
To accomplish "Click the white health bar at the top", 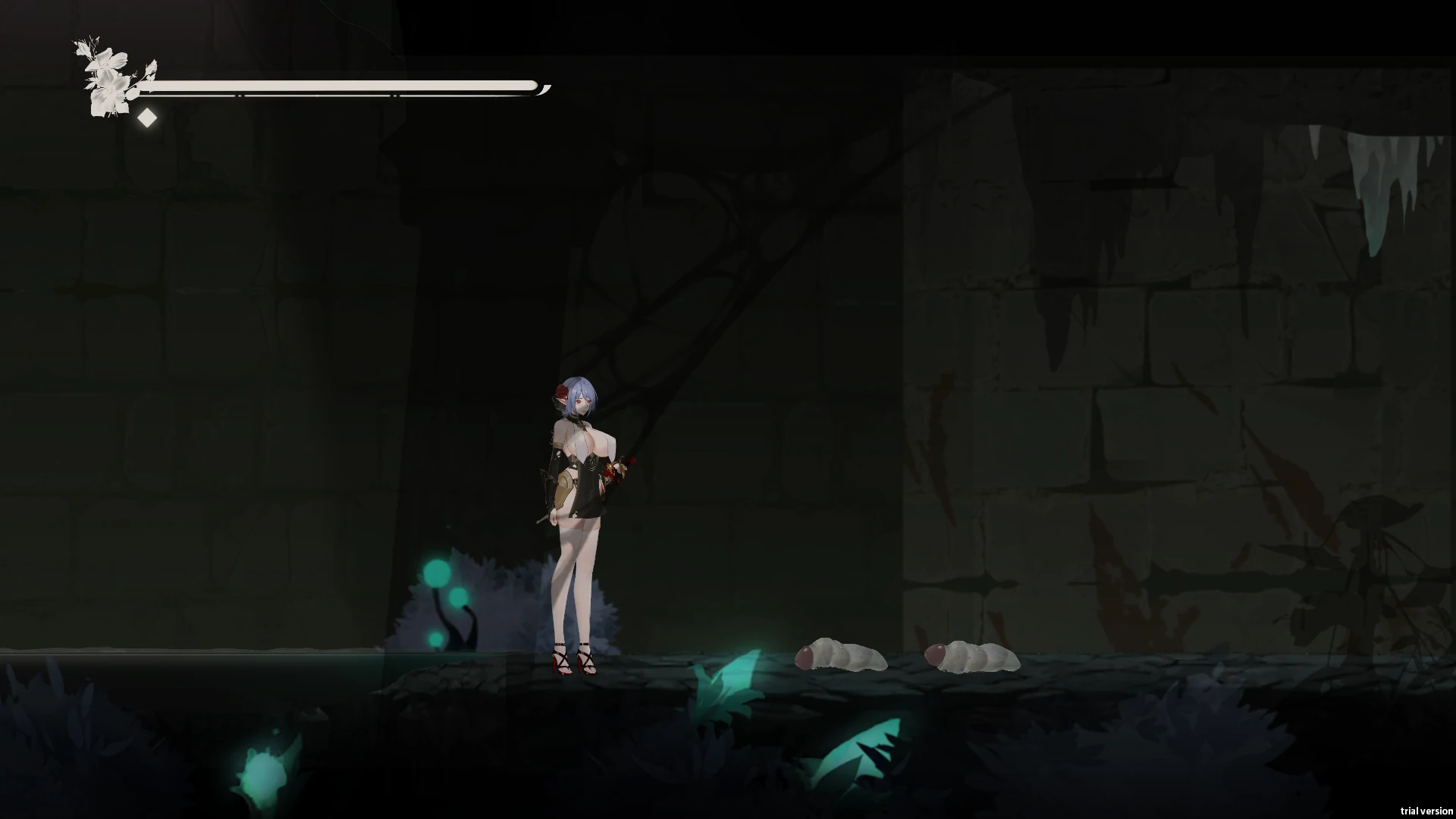I will point(341,85).
